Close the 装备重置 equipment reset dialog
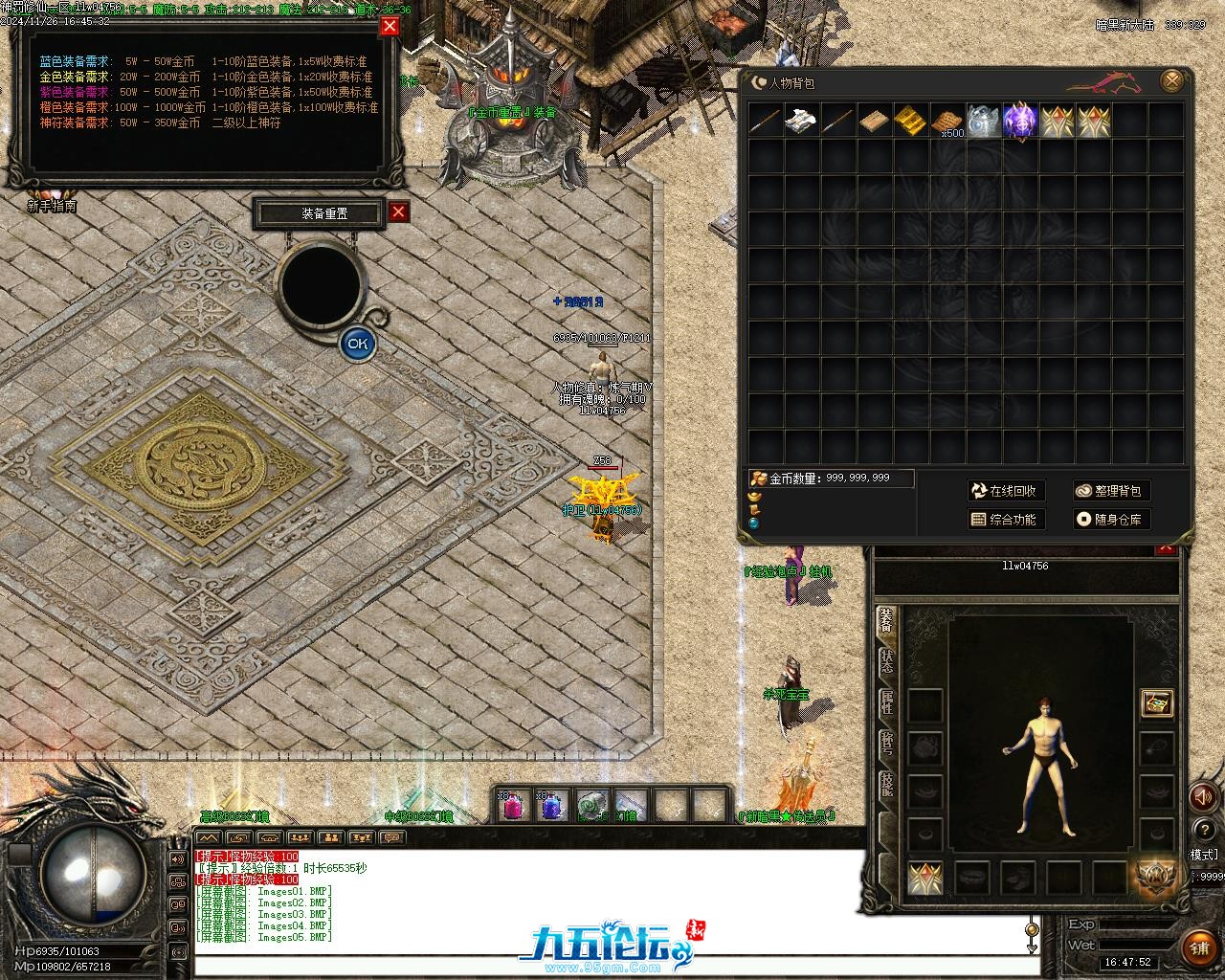1225x980 pixels. coord(399,212)
